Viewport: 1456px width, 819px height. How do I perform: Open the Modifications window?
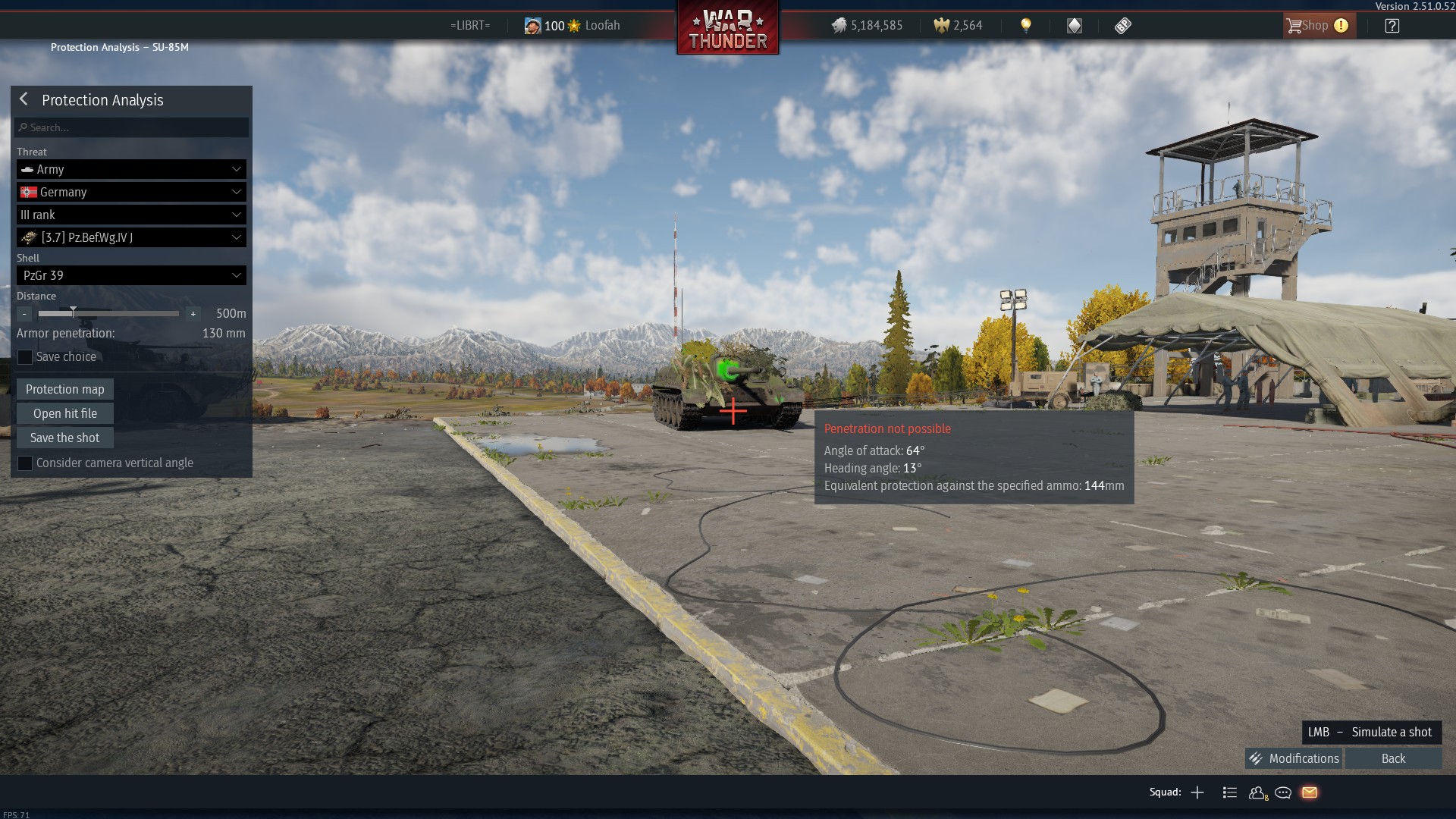[1294, 758]
